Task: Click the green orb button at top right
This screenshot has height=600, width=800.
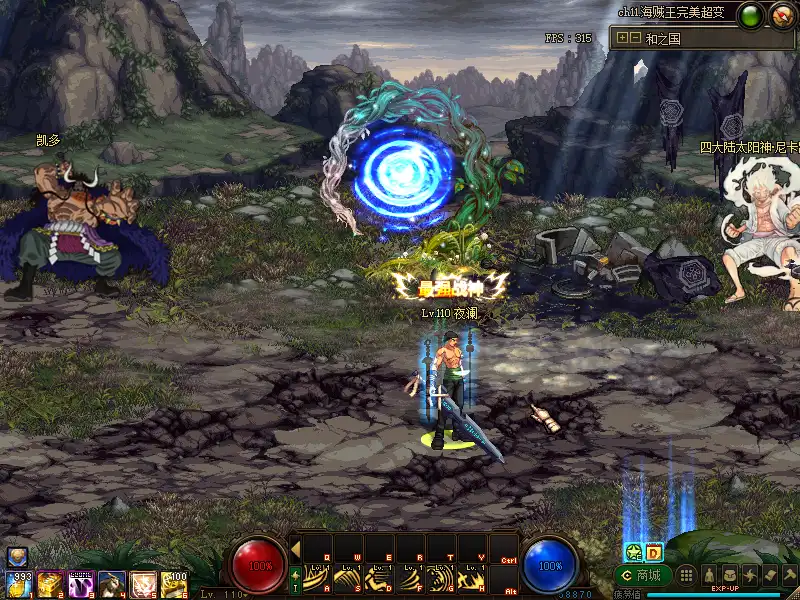Action: (x=751, y=15)
